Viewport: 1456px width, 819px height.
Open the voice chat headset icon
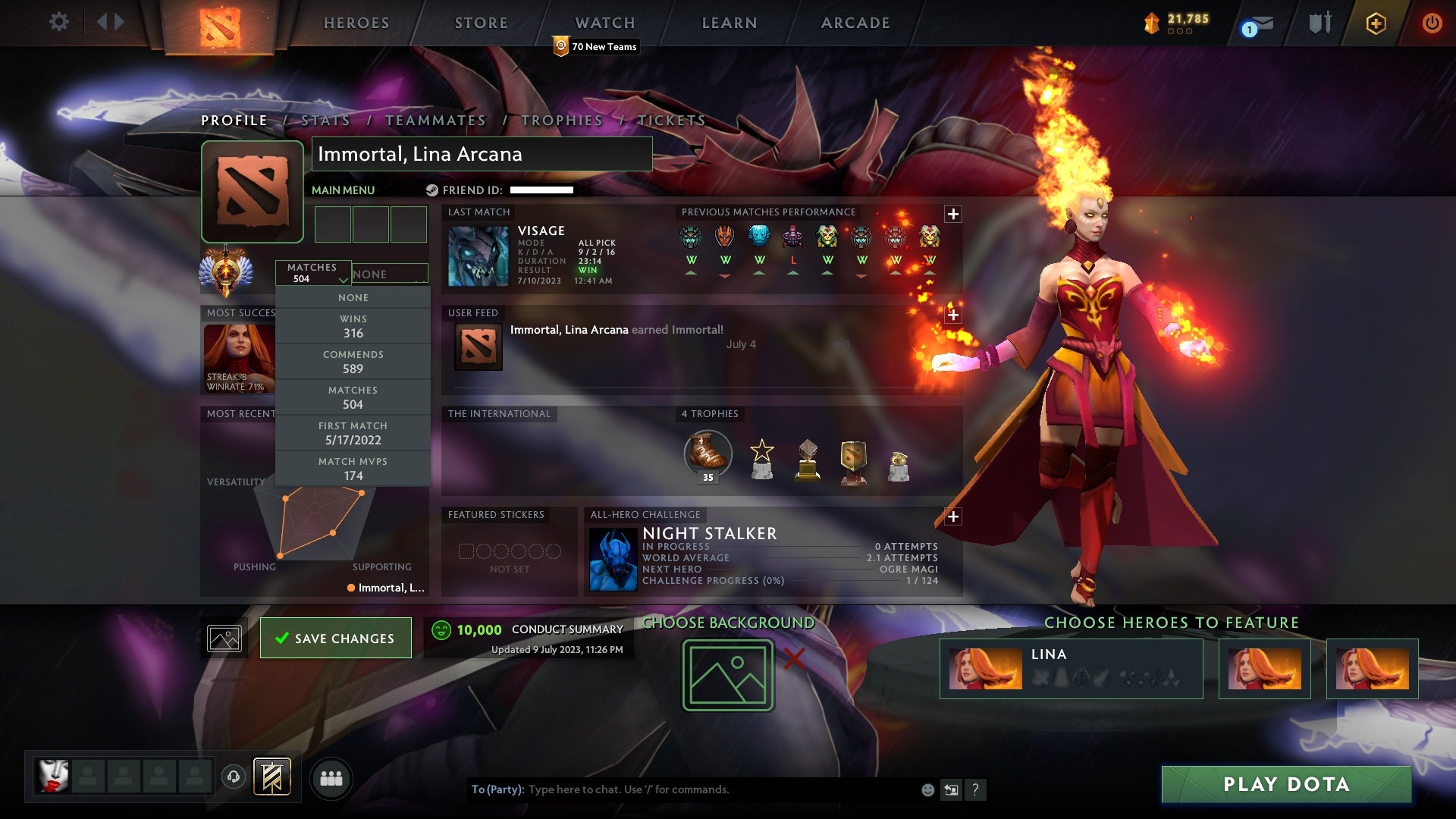[232, 776]
